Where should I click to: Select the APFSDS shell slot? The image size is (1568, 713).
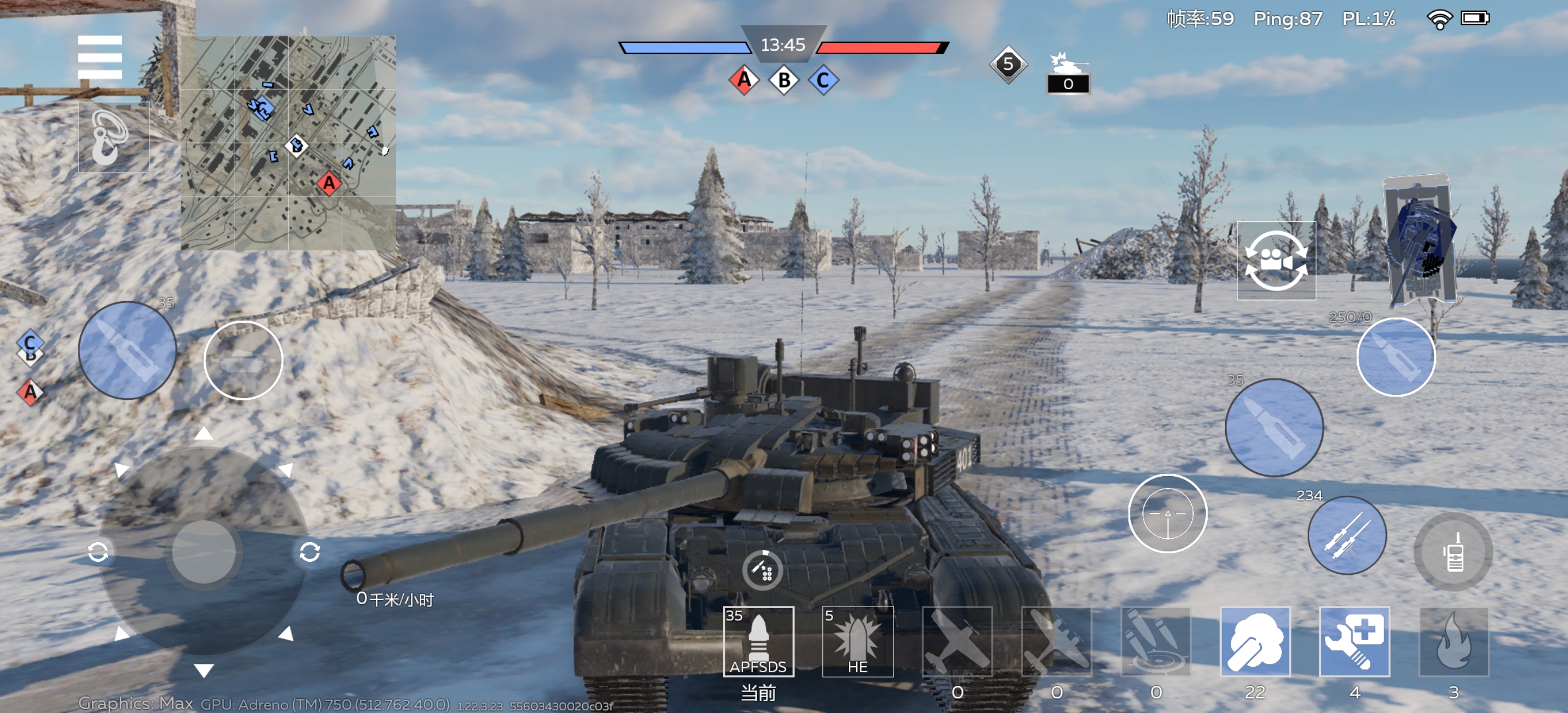pos(758,641)
